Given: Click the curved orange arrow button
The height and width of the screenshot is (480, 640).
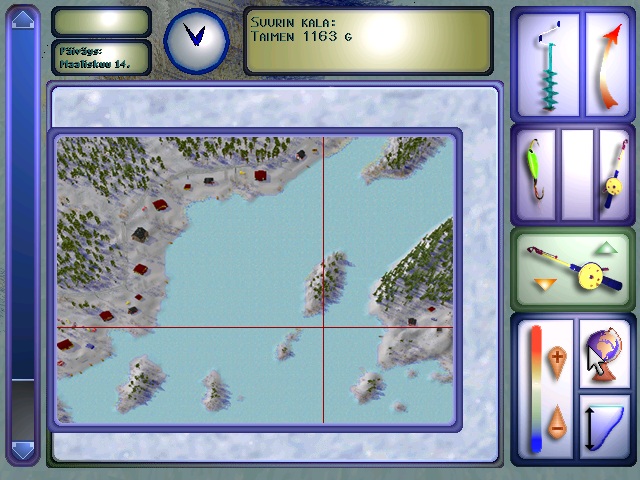Looking at the screenshot, I should (607, 64).
